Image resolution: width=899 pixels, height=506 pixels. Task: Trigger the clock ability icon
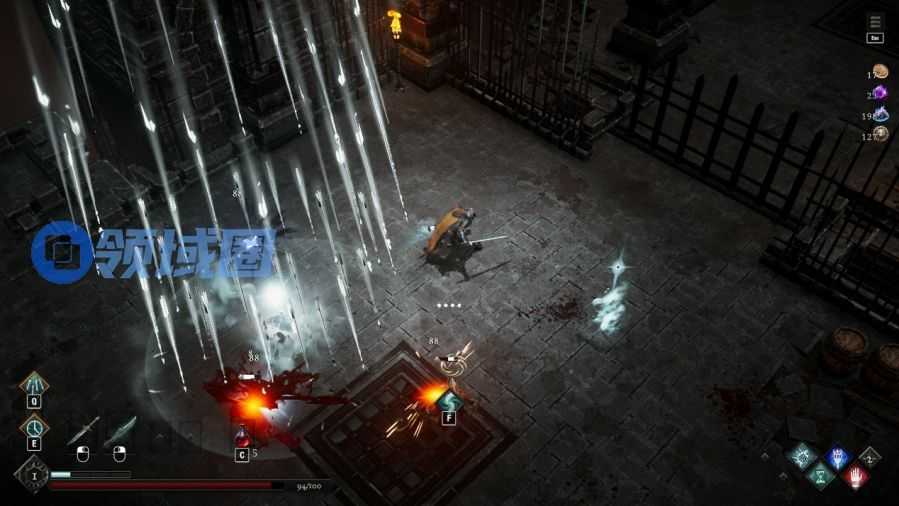(34, 427)
